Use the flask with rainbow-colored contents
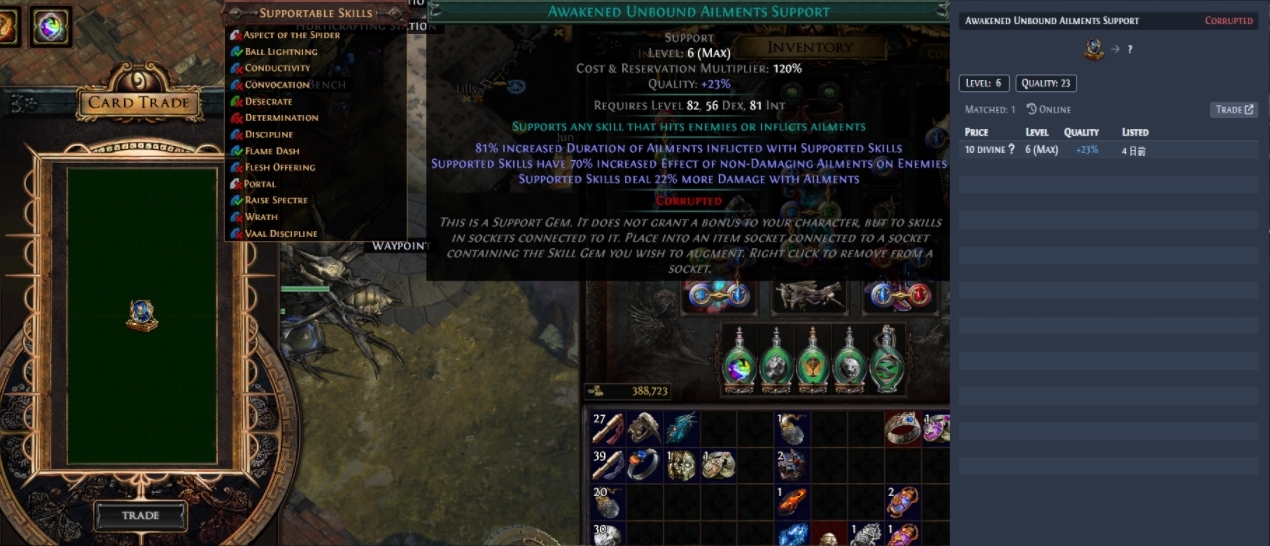Screen dimensions: 1270x546 (741, 361)
